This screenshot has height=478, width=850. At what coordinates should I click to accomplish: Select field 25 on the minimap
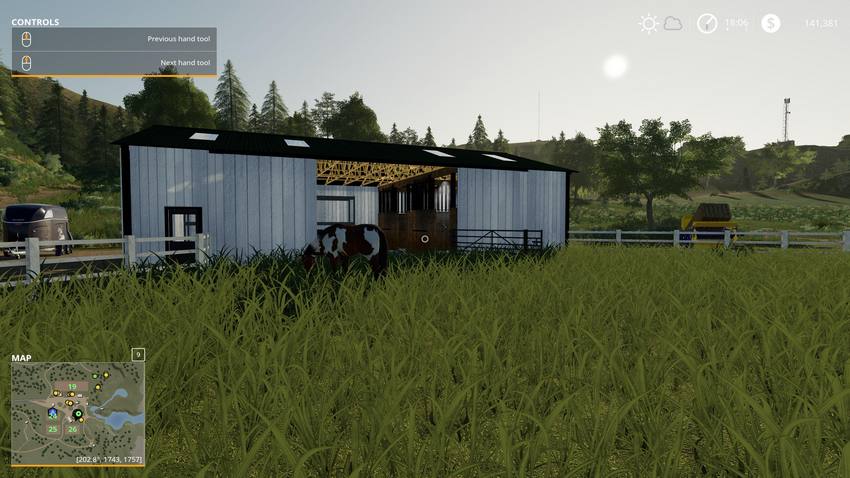click(52, 429)
